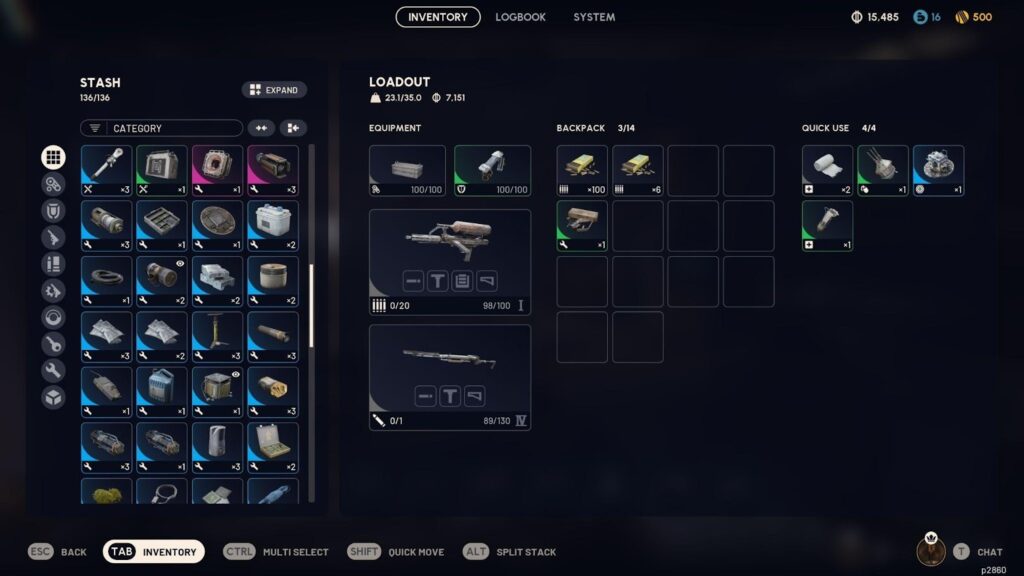
Task: Filter the stash by the wrench category
Action: 53,370
